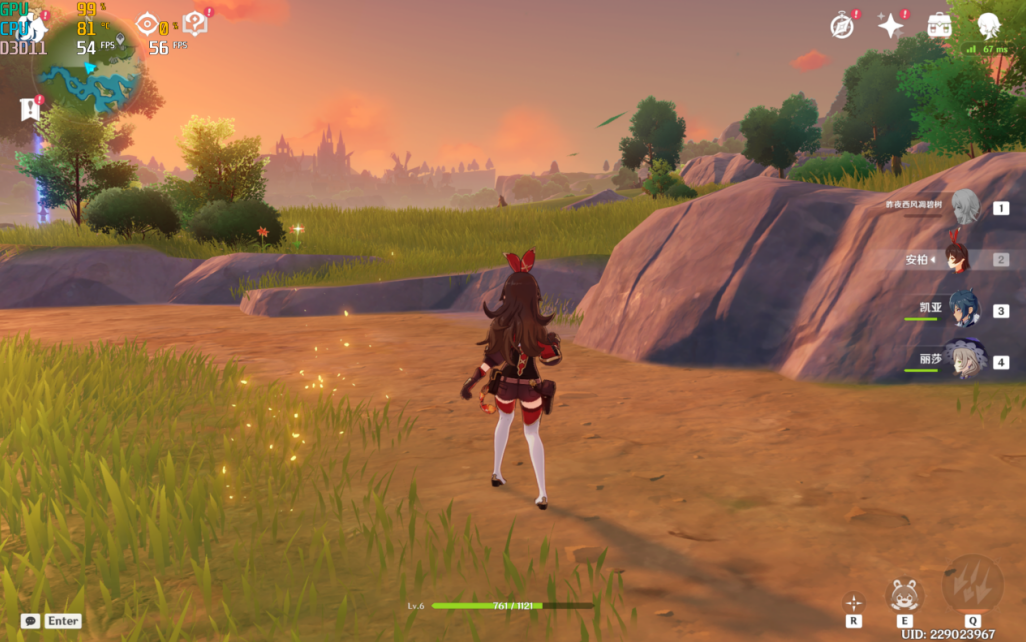1026x642 pixels.
Task: Open the tutorial book with question mark
Action: pyautogui.click(x=194, y=24)
